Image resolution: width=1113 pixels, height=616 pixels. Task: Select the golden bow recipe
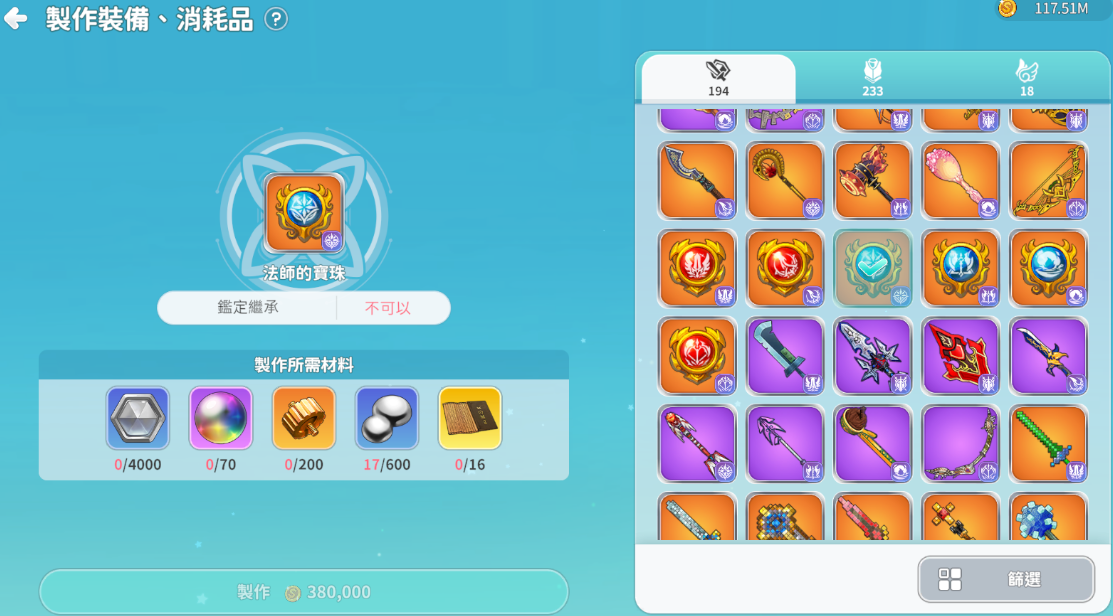click(1048, 181)
